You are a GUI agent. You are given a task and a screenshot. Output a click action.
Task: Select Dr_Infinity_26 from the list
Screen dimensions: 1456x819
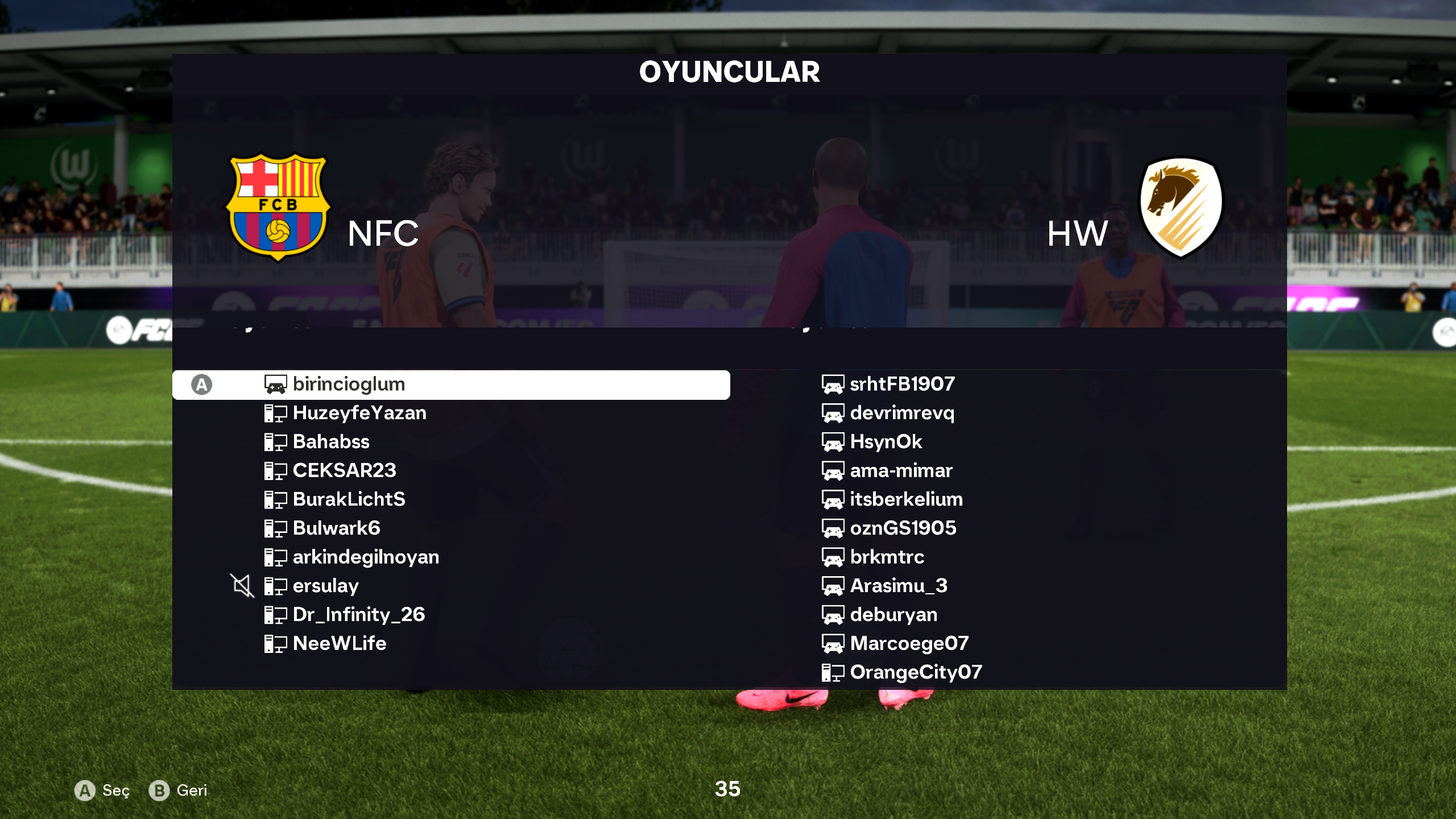click(x=358, y=615)
